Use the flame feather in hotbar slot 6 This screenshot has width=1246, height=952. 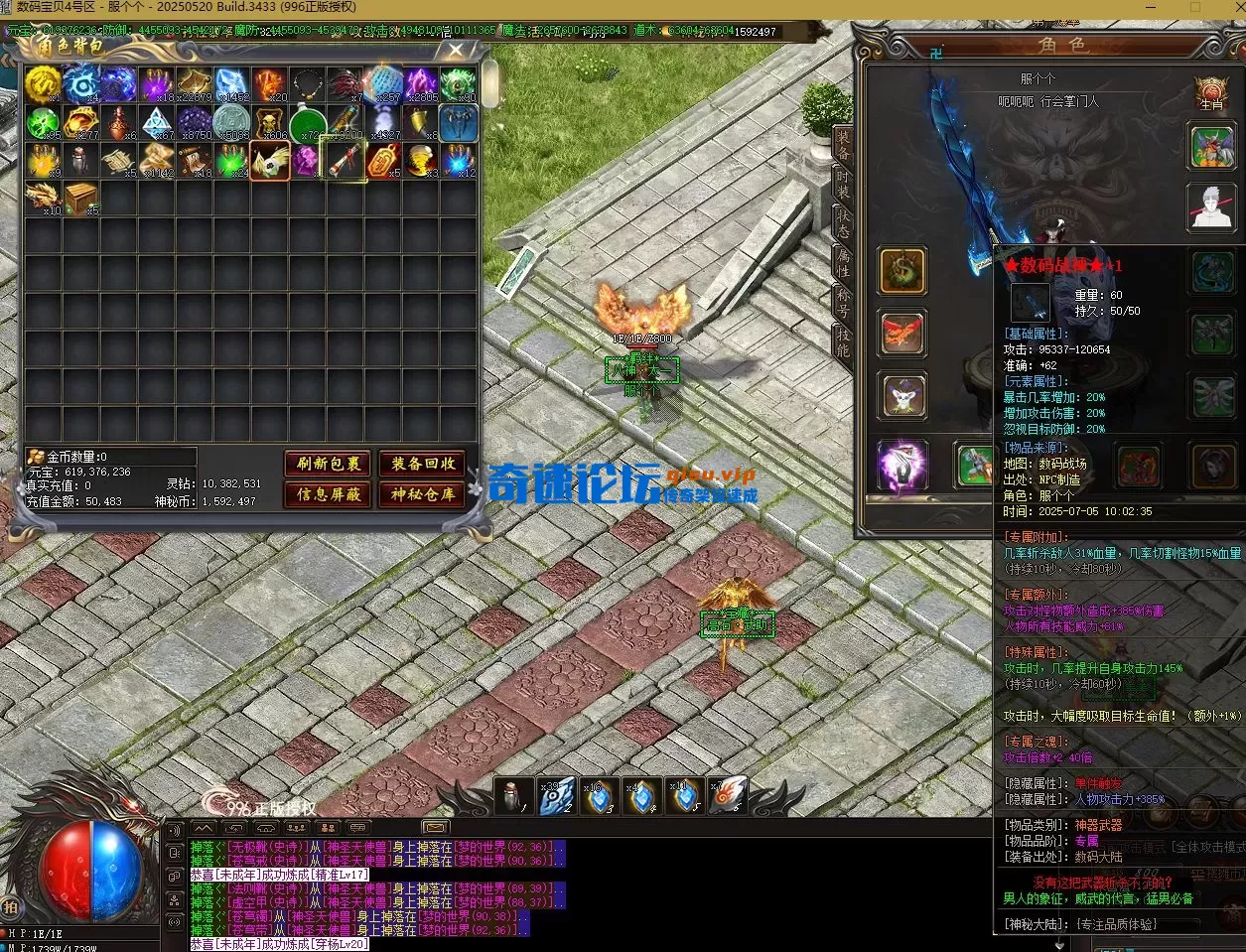click(727, 795)
